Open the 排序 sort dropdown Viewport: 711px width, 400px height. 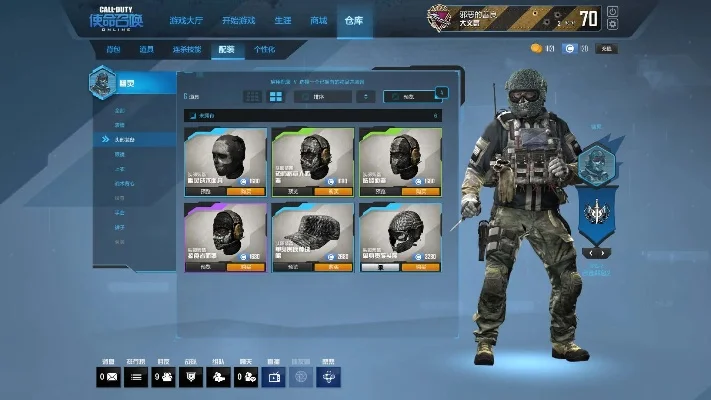click(x=322, y=97)
